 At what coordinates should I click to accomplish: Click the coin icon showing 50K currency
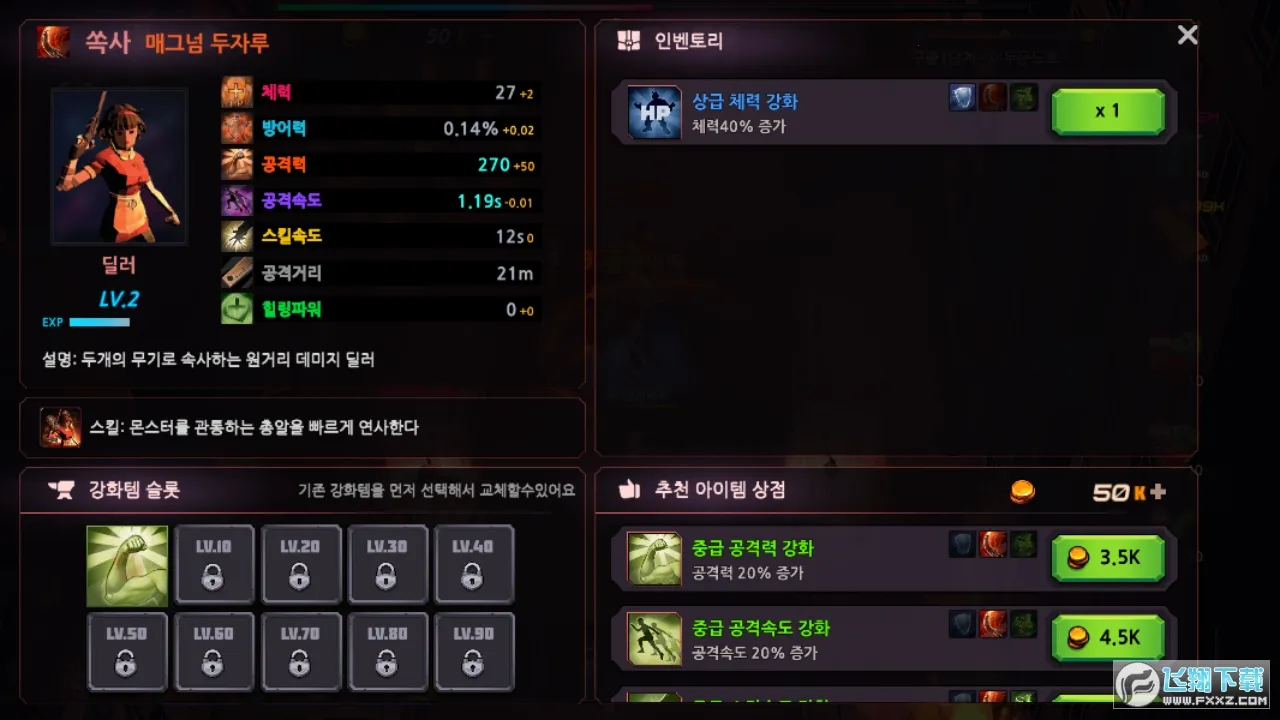(x=1022, y=491)
